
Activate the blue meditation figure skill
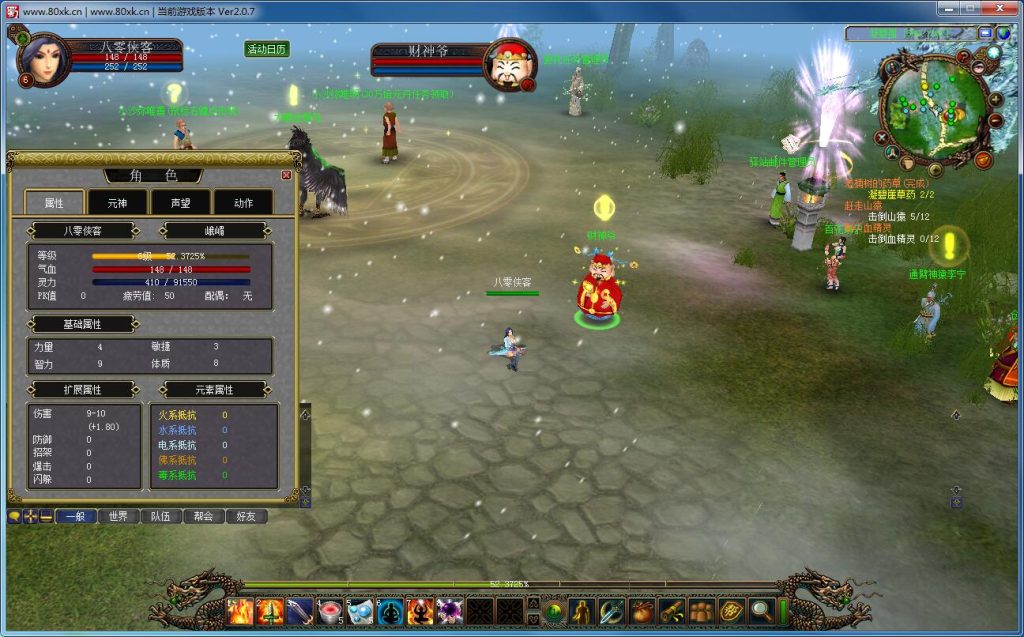[391, 611]
